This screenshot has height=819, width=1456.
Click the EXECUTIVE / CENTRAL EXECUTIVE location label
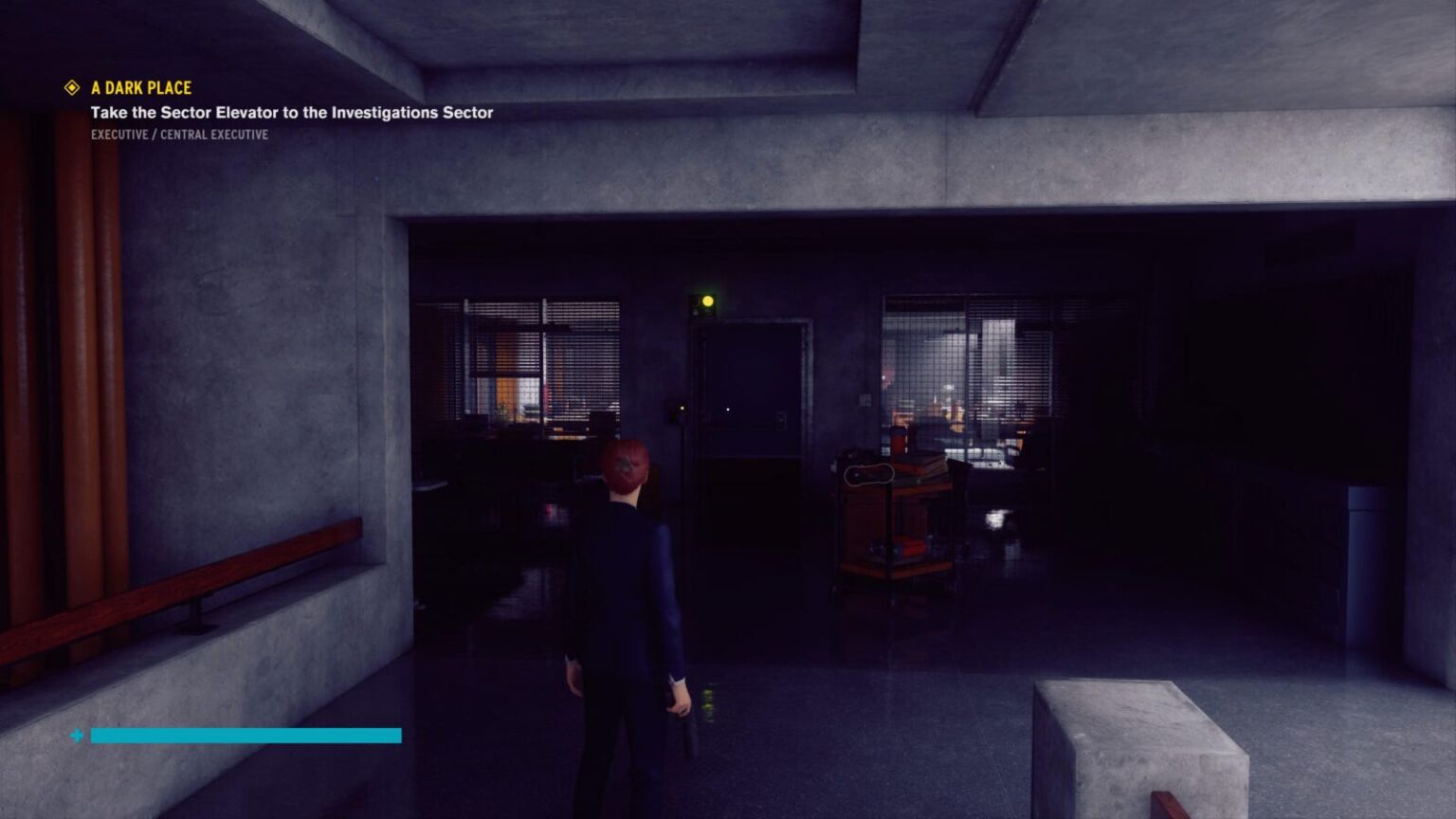[179, 134]
